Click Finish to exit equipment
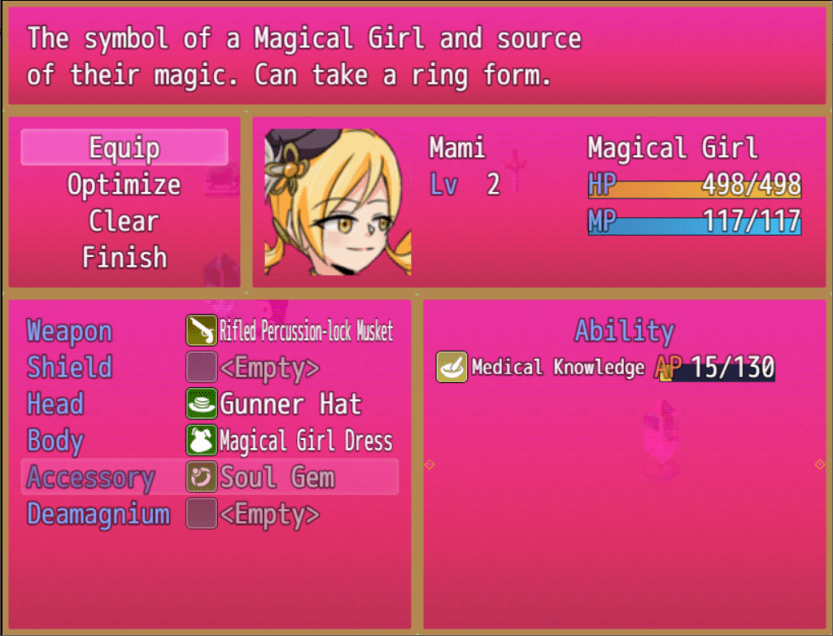This screenshot has height=636, width=833. (x=124, y=258)
